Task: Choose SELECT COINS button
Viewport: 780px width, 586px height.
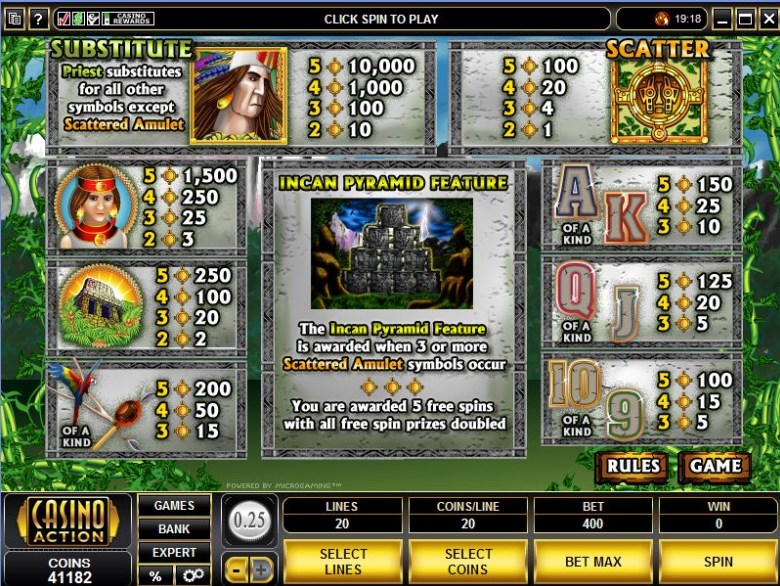Action: point(468,562)
